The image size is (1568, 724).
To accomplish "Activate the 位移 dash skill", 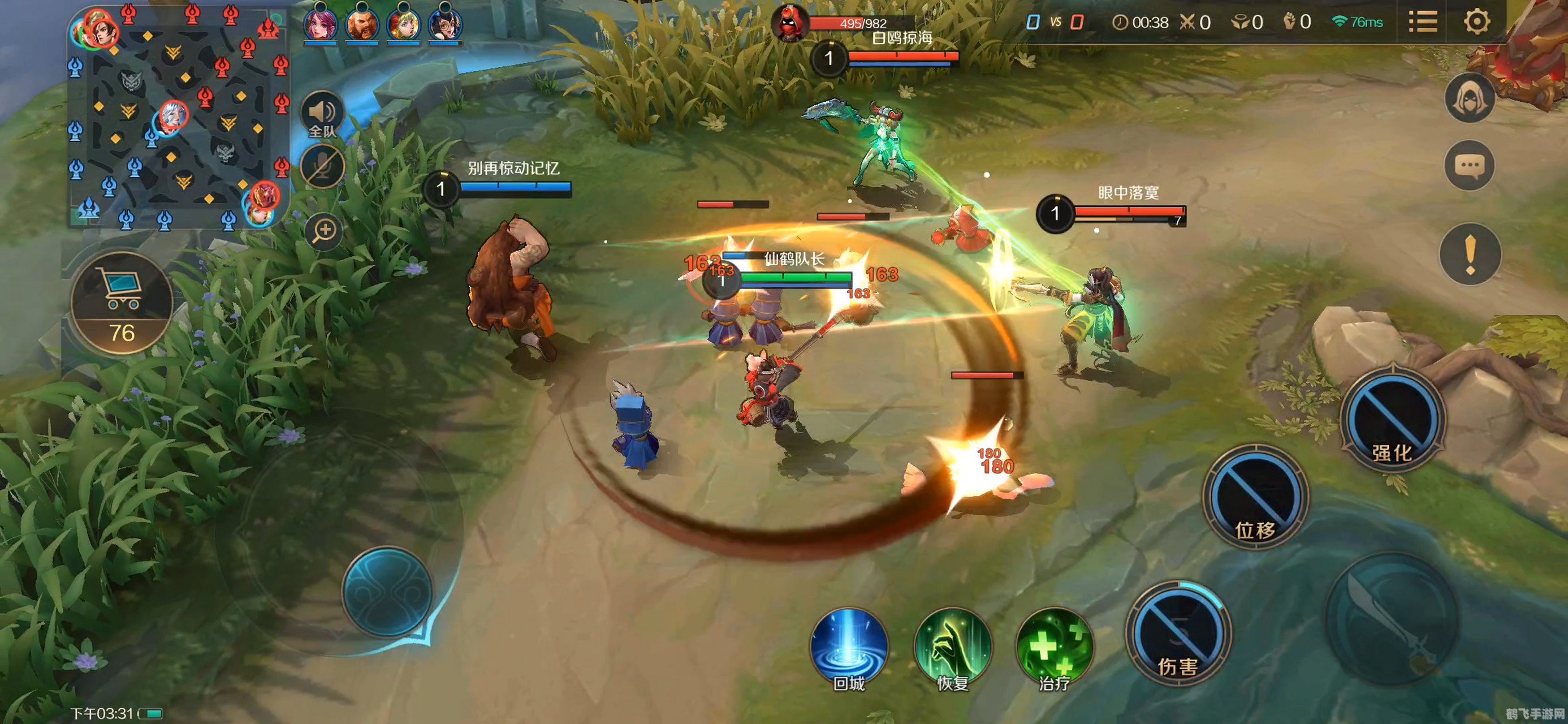I will click(1255, 496).
